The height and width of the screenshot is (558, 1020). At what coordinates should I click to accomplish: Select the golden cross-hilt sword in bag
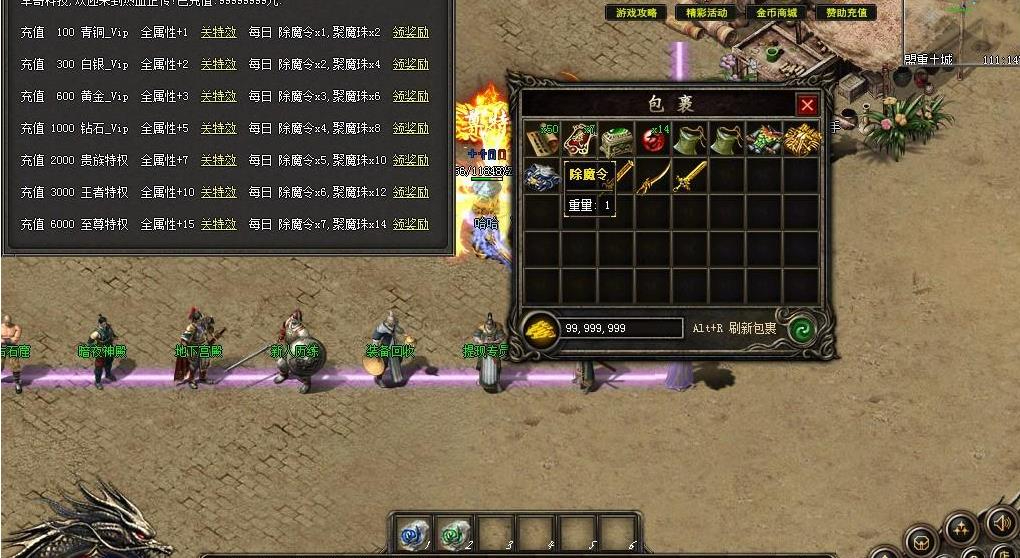[690, 177]
